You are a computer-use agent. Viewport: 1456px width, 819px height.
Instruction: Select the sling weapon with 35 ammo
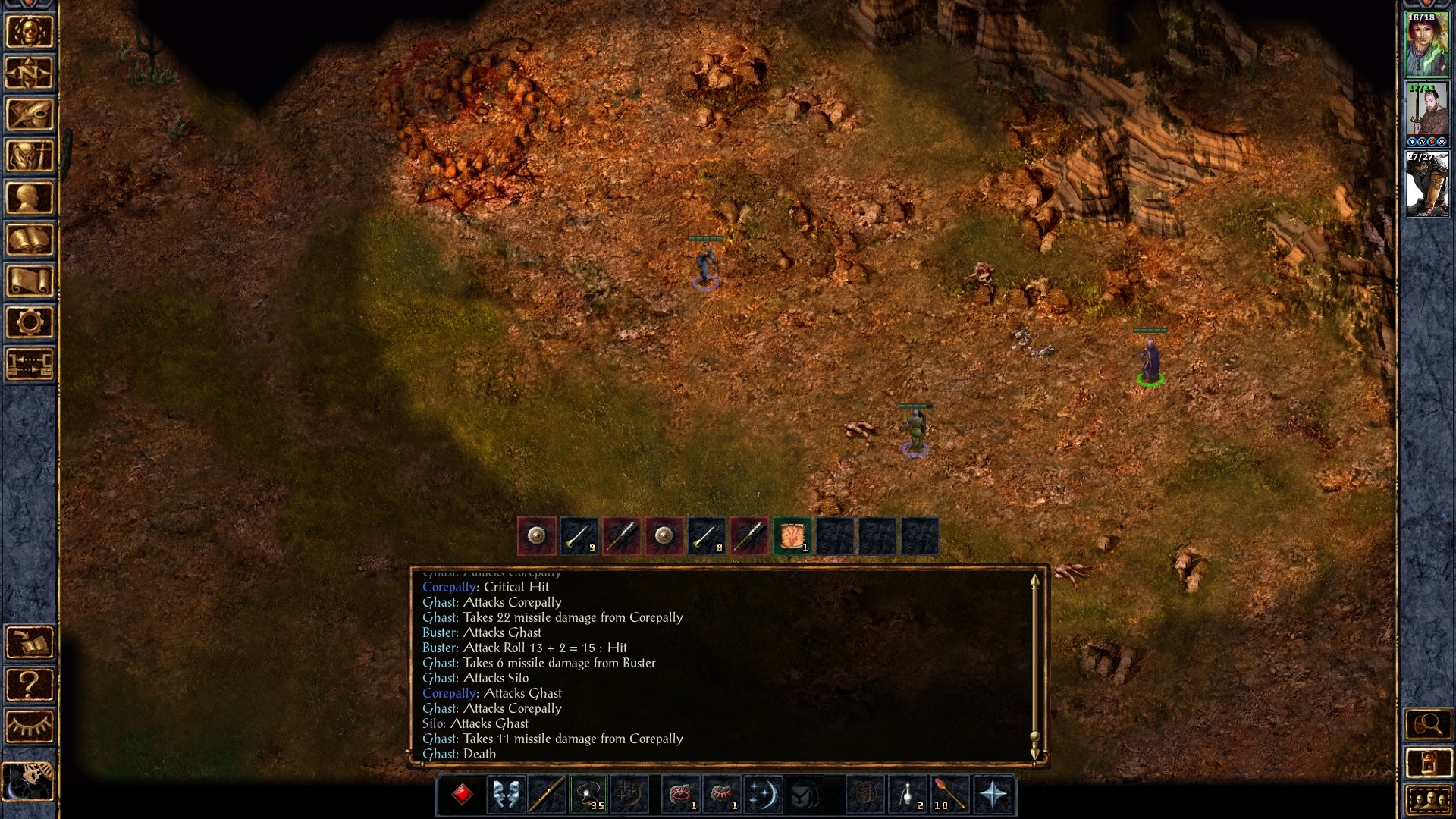[x=588, y=795]
